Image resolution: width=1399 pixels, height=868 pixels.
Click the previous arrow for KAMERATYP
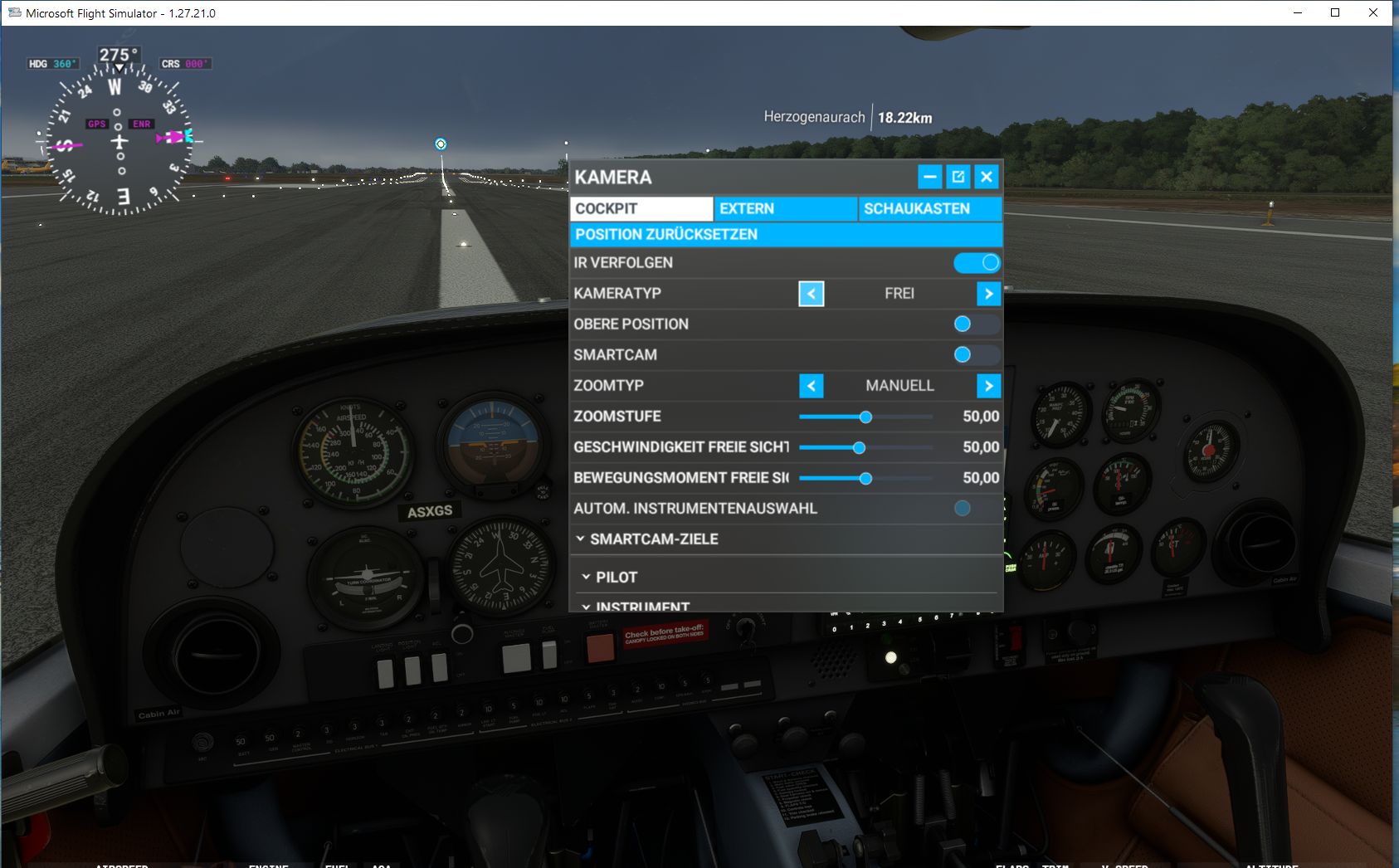[x=811, y=294]
